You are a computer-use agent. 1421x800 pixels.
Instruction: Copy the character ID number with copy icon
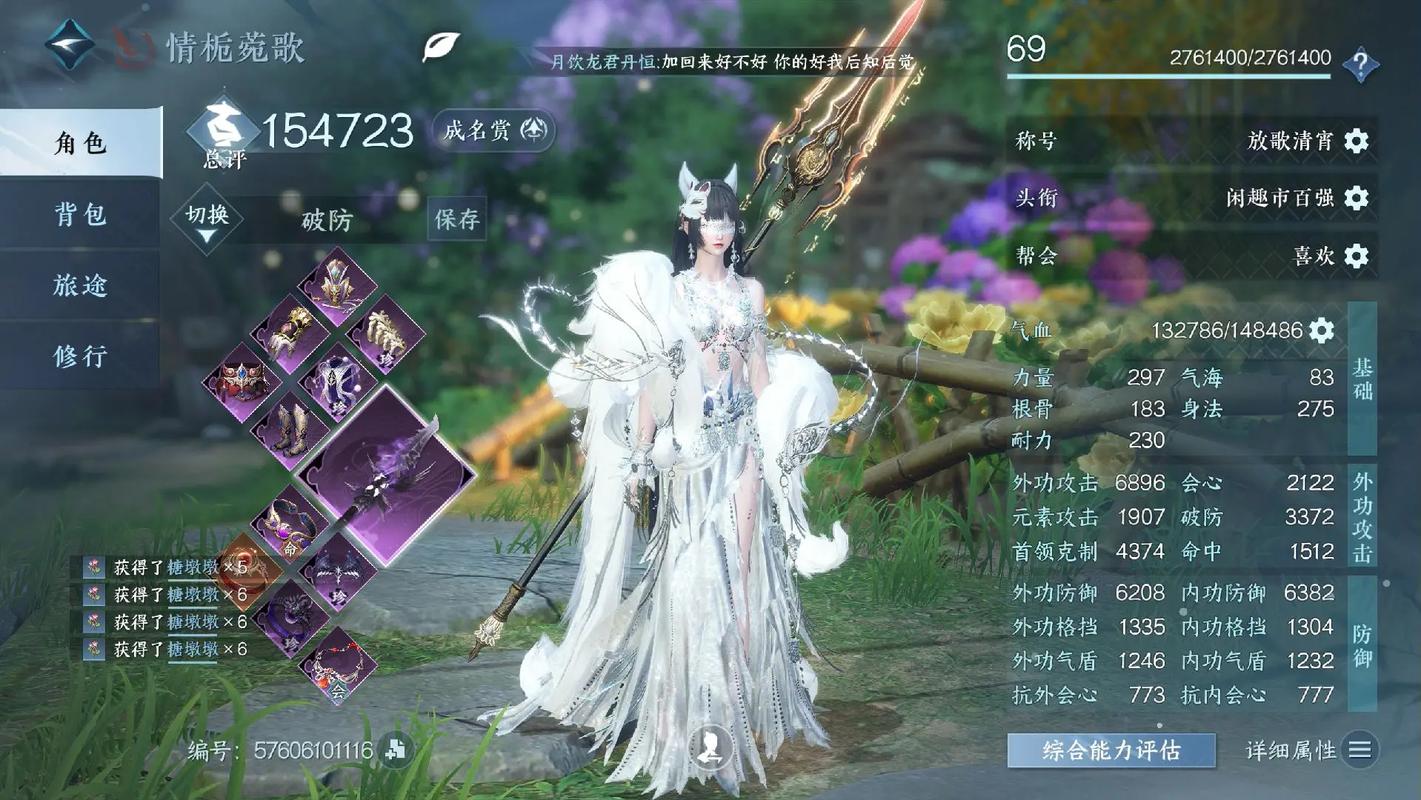tap(396, 750)
